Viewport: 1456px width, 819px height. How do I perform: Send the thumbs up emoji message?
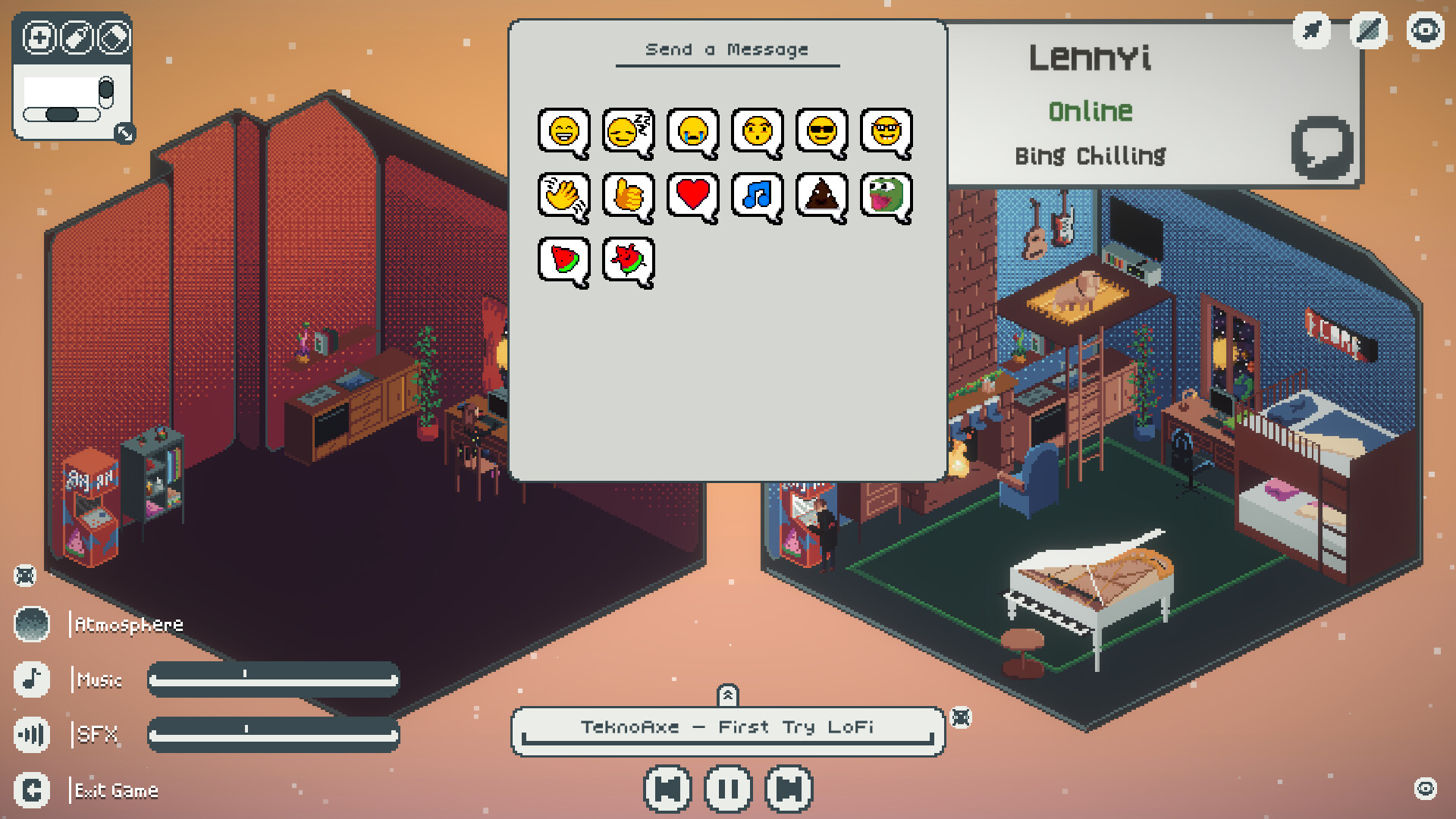[626, 196]
